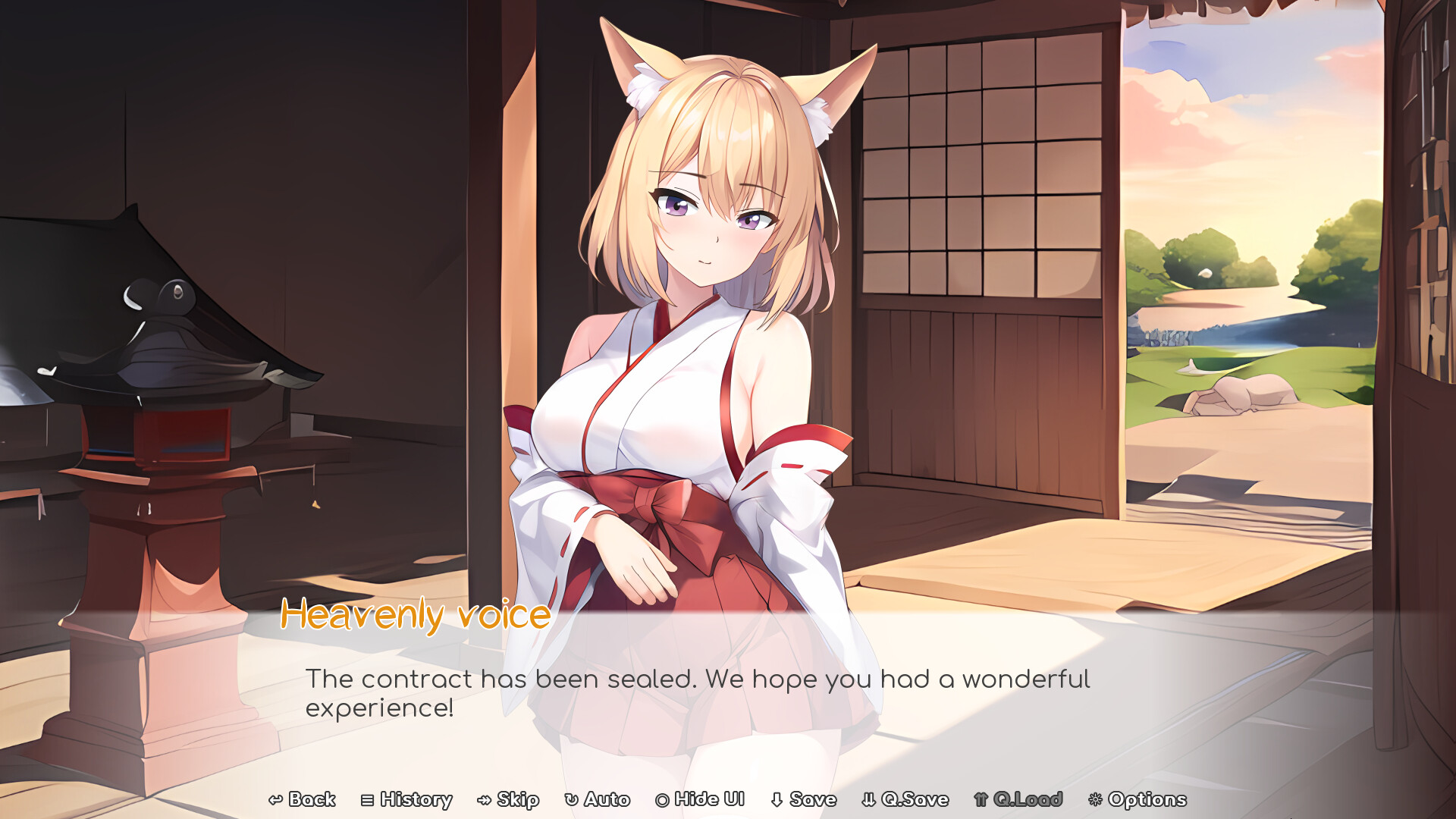Enable Skip mode to fast-forward dialogue
Viewport: 1456px width, 819px height.
(510, 799)
